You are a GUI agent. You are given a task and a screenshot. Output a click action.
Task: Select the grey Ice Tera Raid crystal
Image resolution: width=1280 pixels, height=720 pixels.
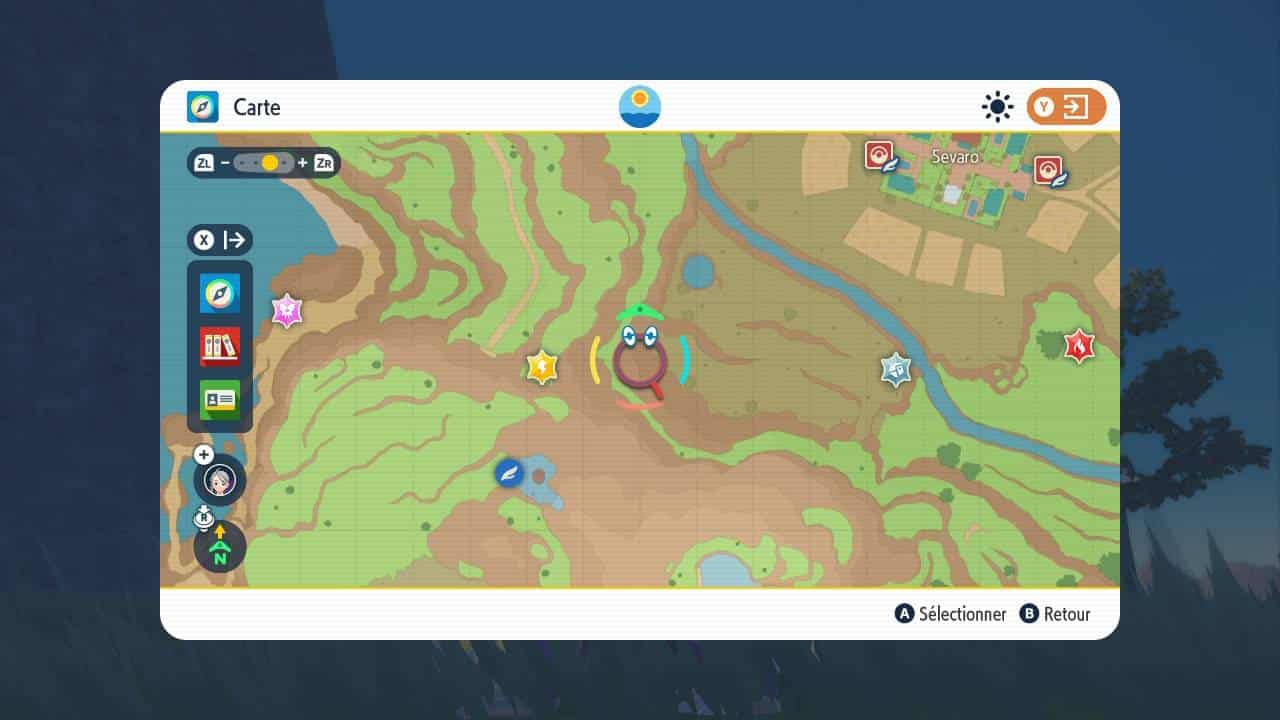point(896,369)
